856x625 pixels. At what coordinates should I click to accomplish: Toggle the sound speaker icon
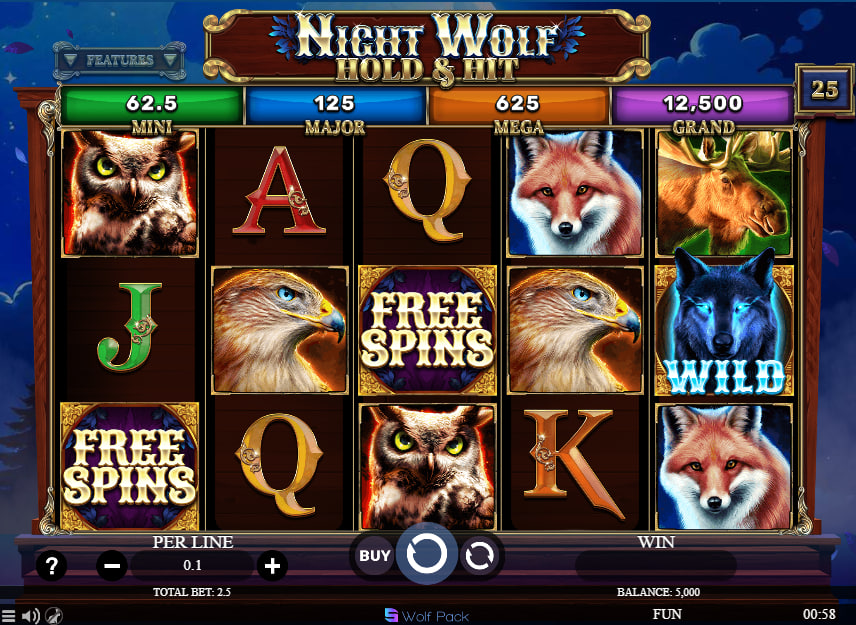(31, 616)
